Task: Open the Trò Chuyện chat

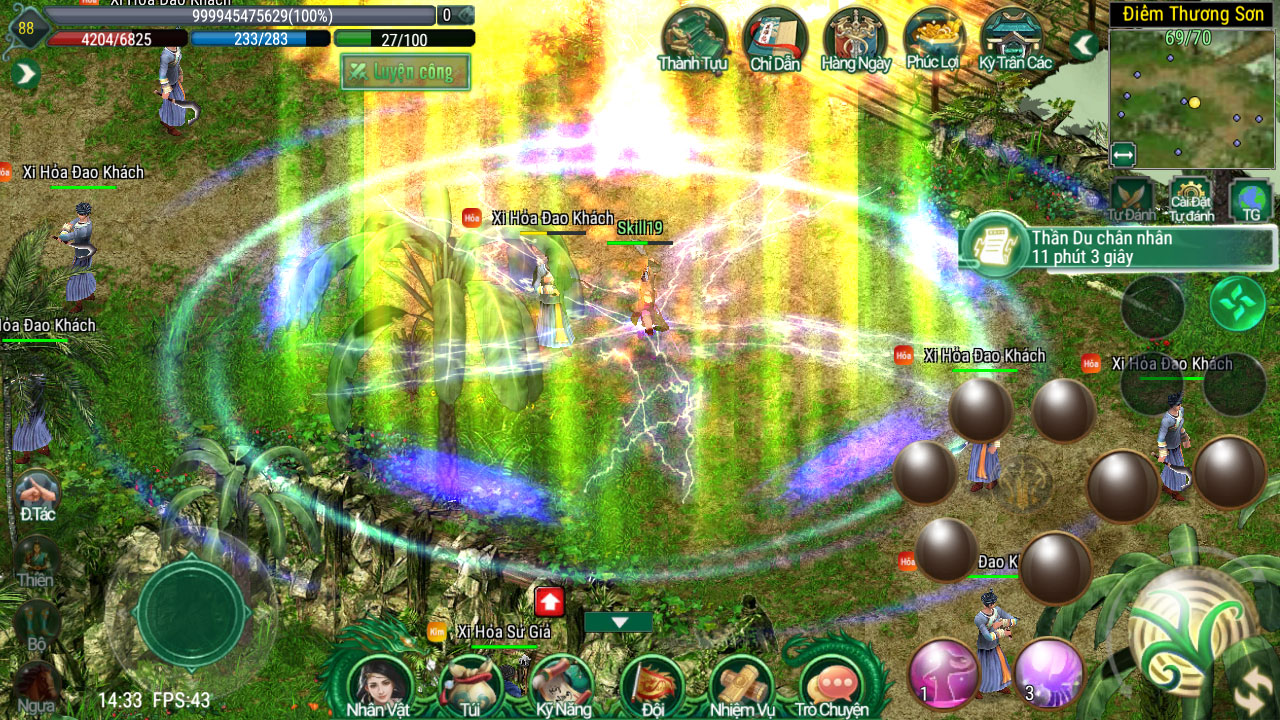Action: point(831,685)
